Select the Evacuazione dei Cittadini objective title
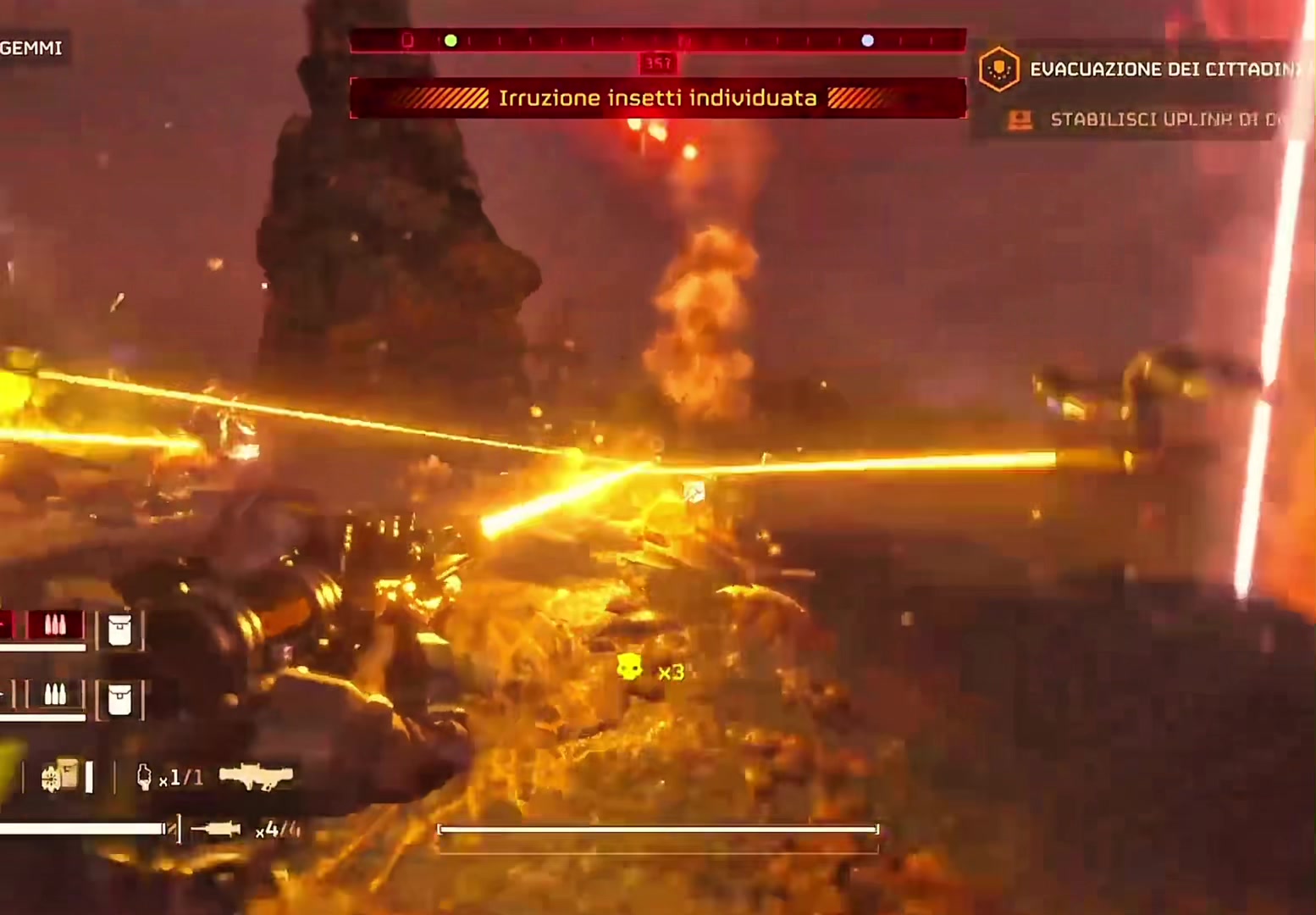This screenshot has width=1316, height=915. tap(1164, 69)
